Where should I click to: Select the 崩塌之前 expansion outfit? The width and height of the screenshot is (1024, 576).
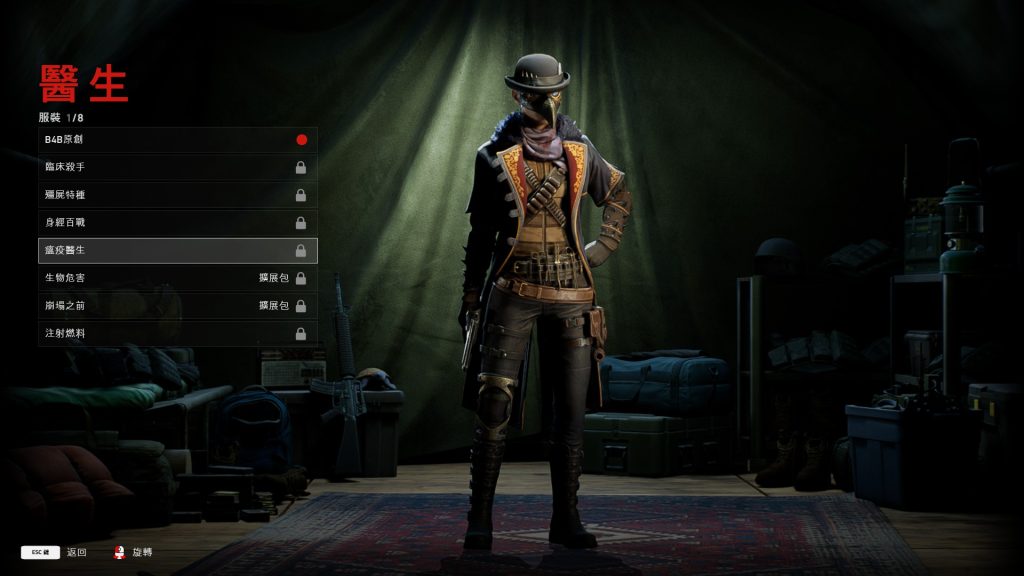pos(178,305)
